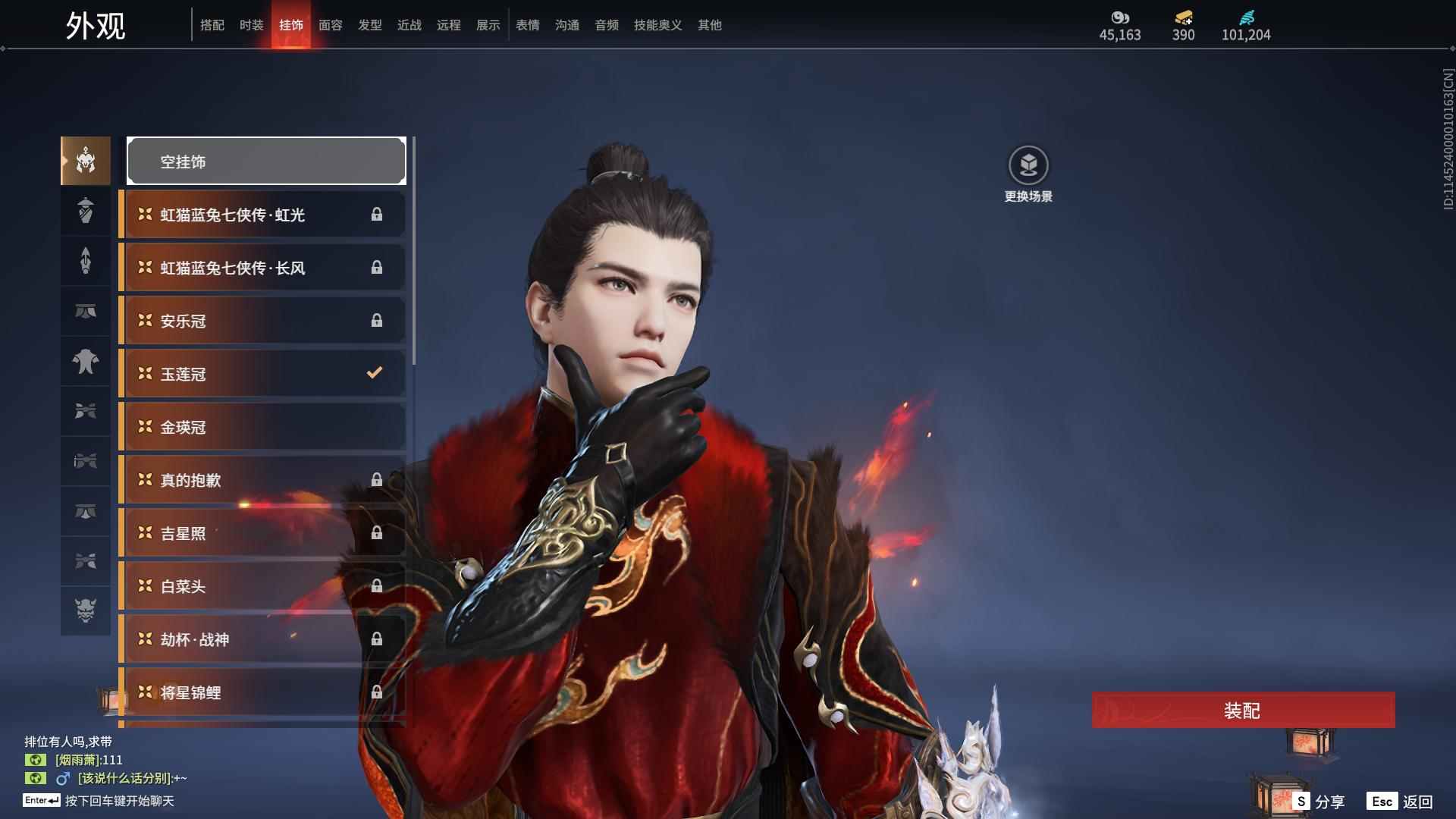
Task: Select the demon mask accessory category
Action: [86, 610]
